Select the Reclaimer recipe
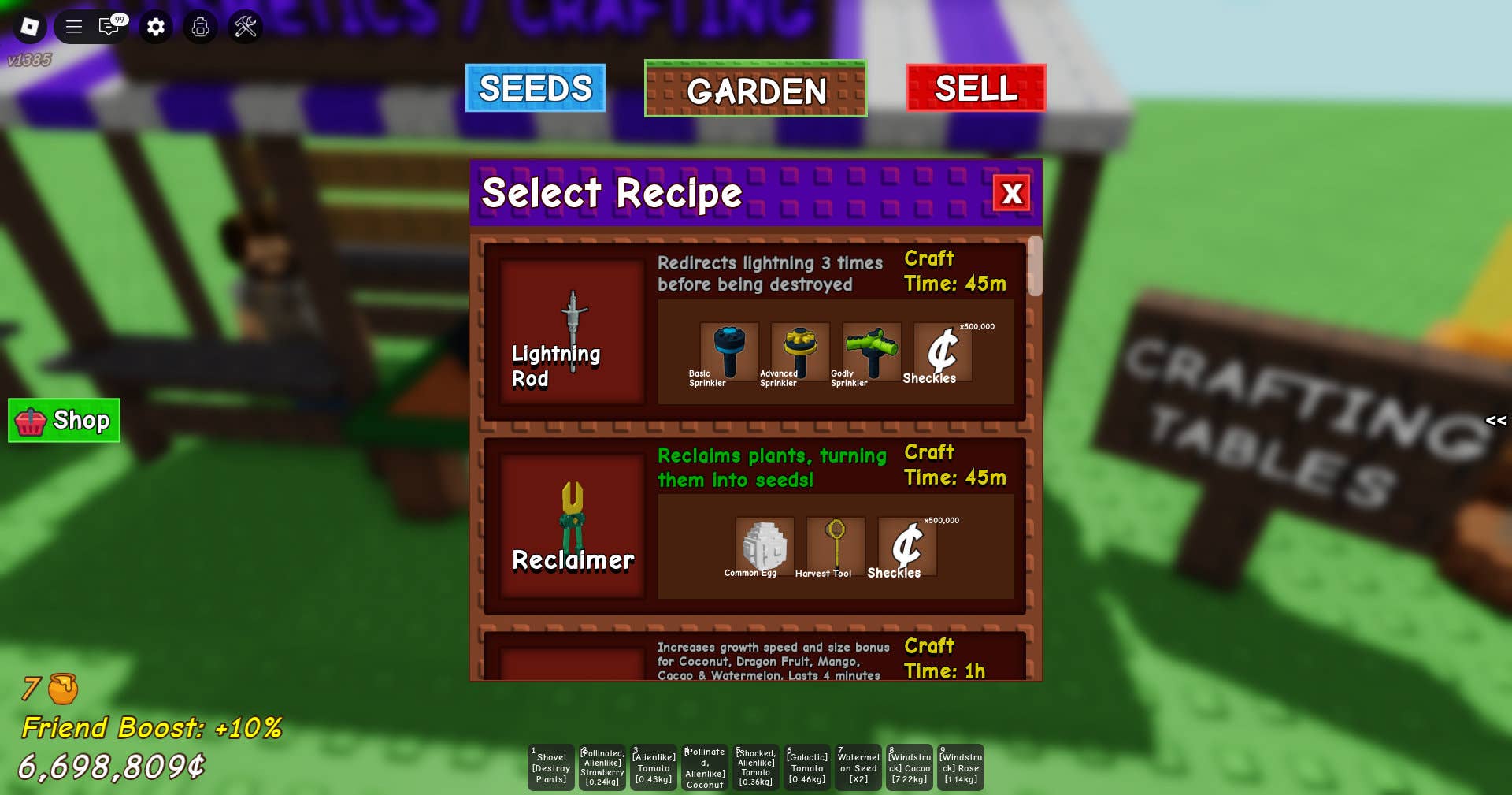 coord(573,526)
